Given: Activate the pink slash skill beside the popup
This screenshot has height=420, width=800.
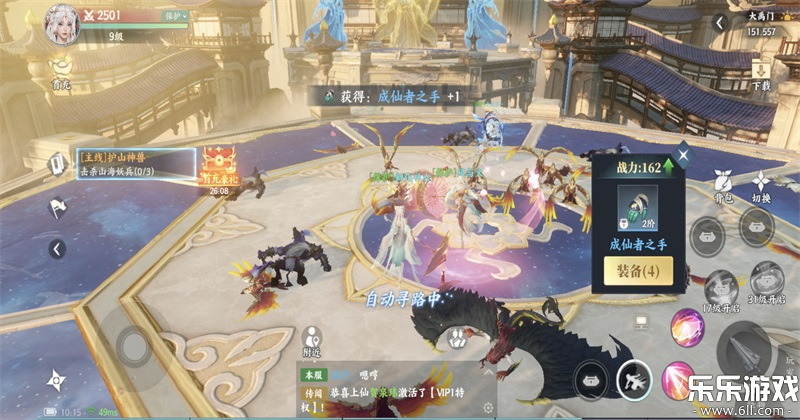Looking at the screenshot, I should [x=688, y=328].
